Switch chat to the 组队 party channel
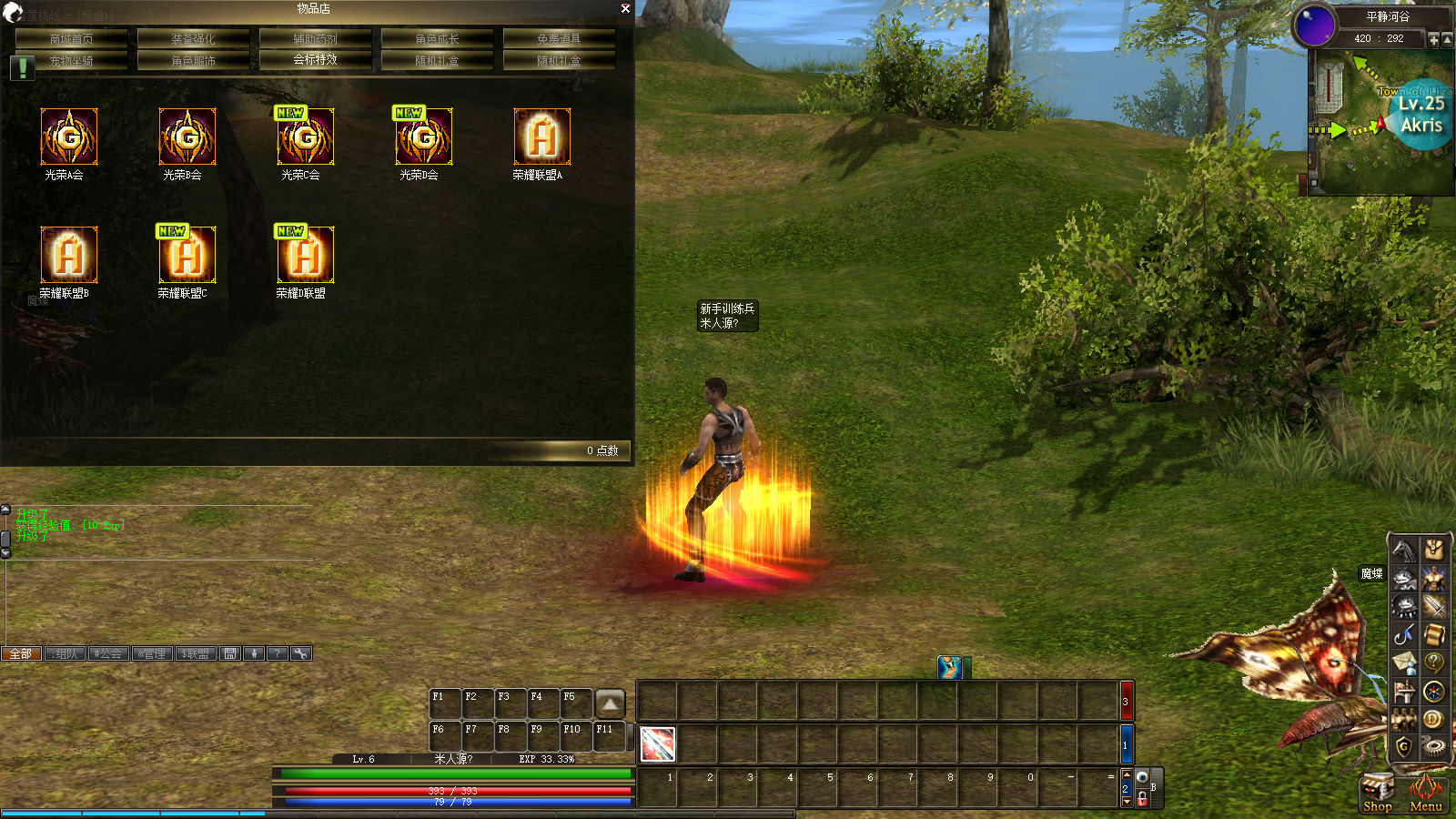This screenshot has width=1456, height=819. tap(66, 653)
